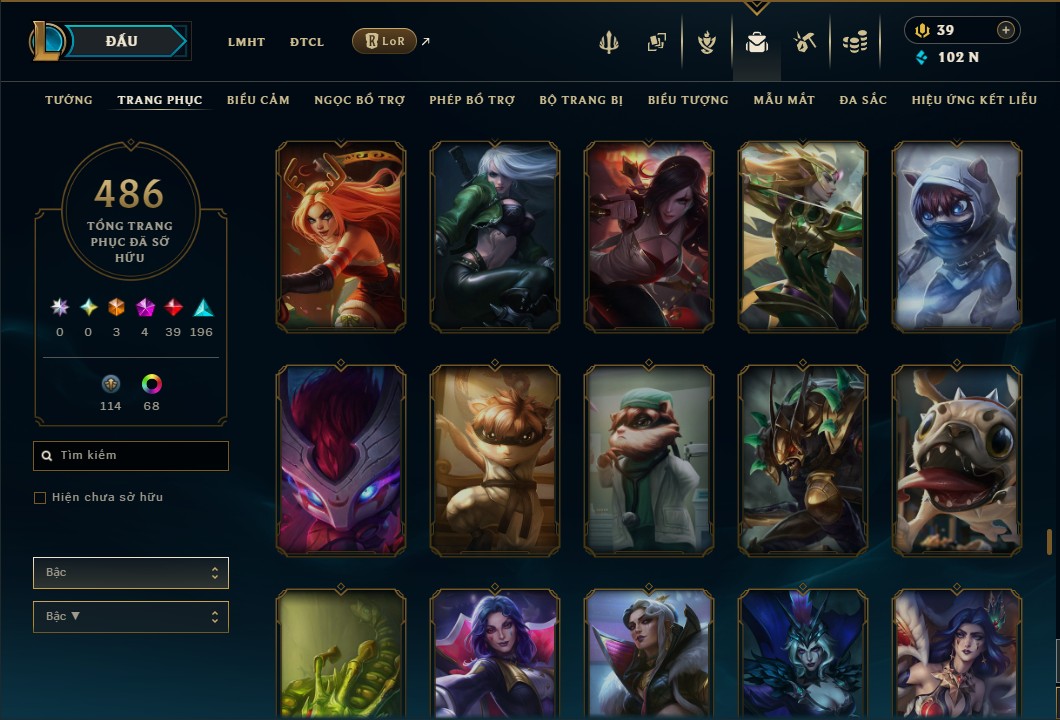View the ĐA SẮC tab
The width and height of the screenshot is (1060, 720).
click(863, 100)
